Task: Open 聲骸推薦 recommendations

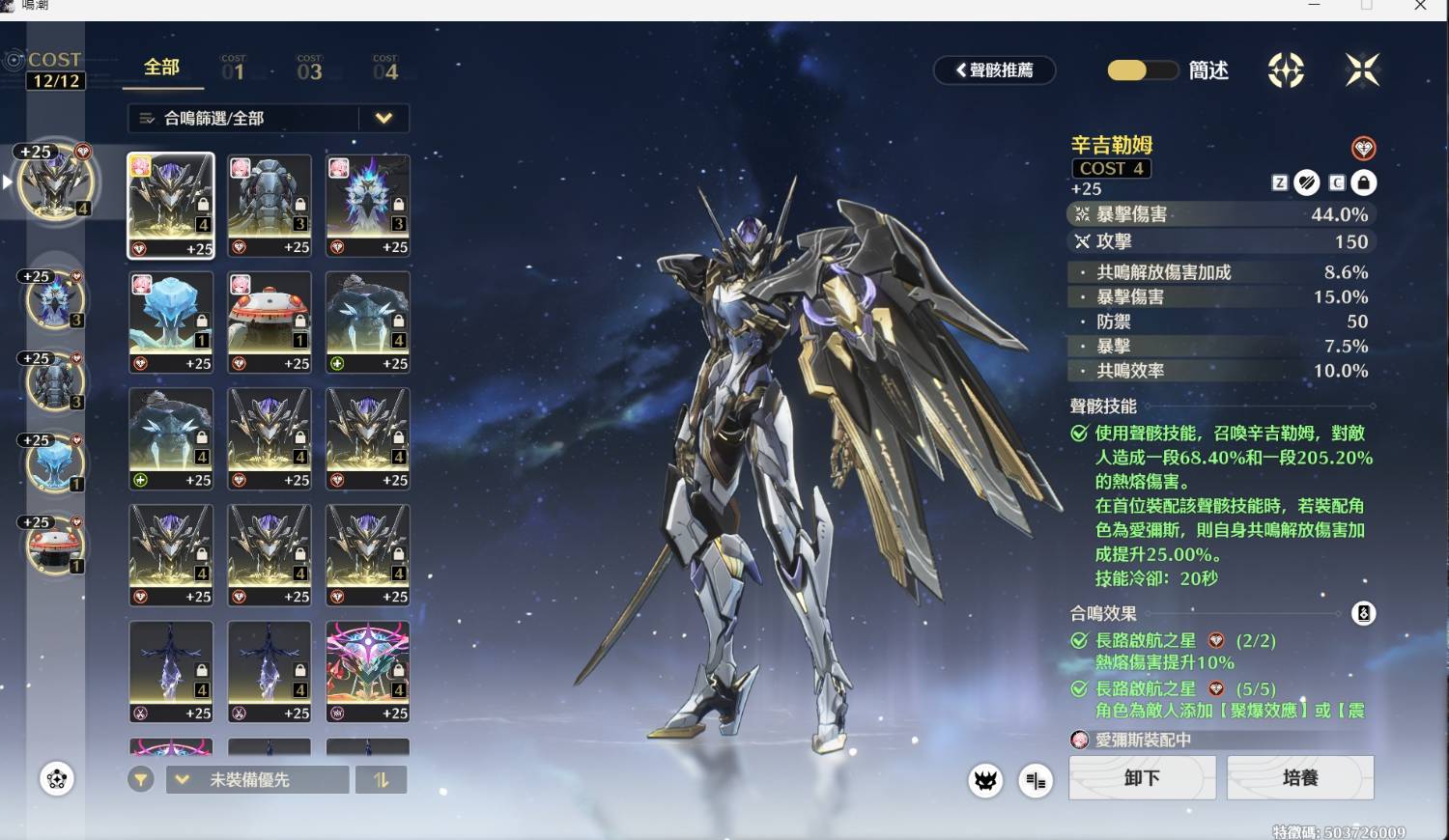Action: click(x=994, y=70)
